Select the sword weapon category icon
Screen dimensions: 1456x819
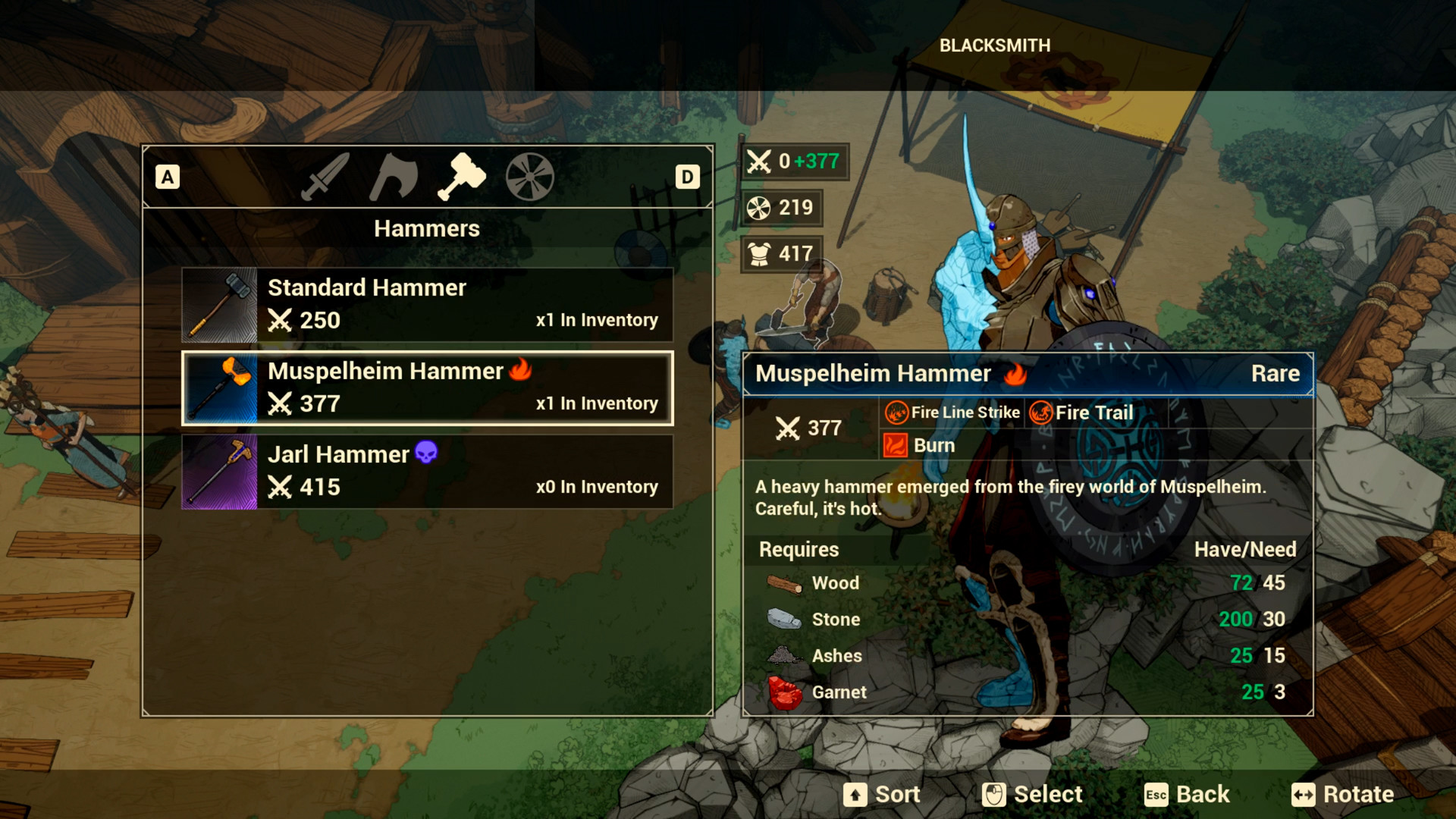coord(322,176)
